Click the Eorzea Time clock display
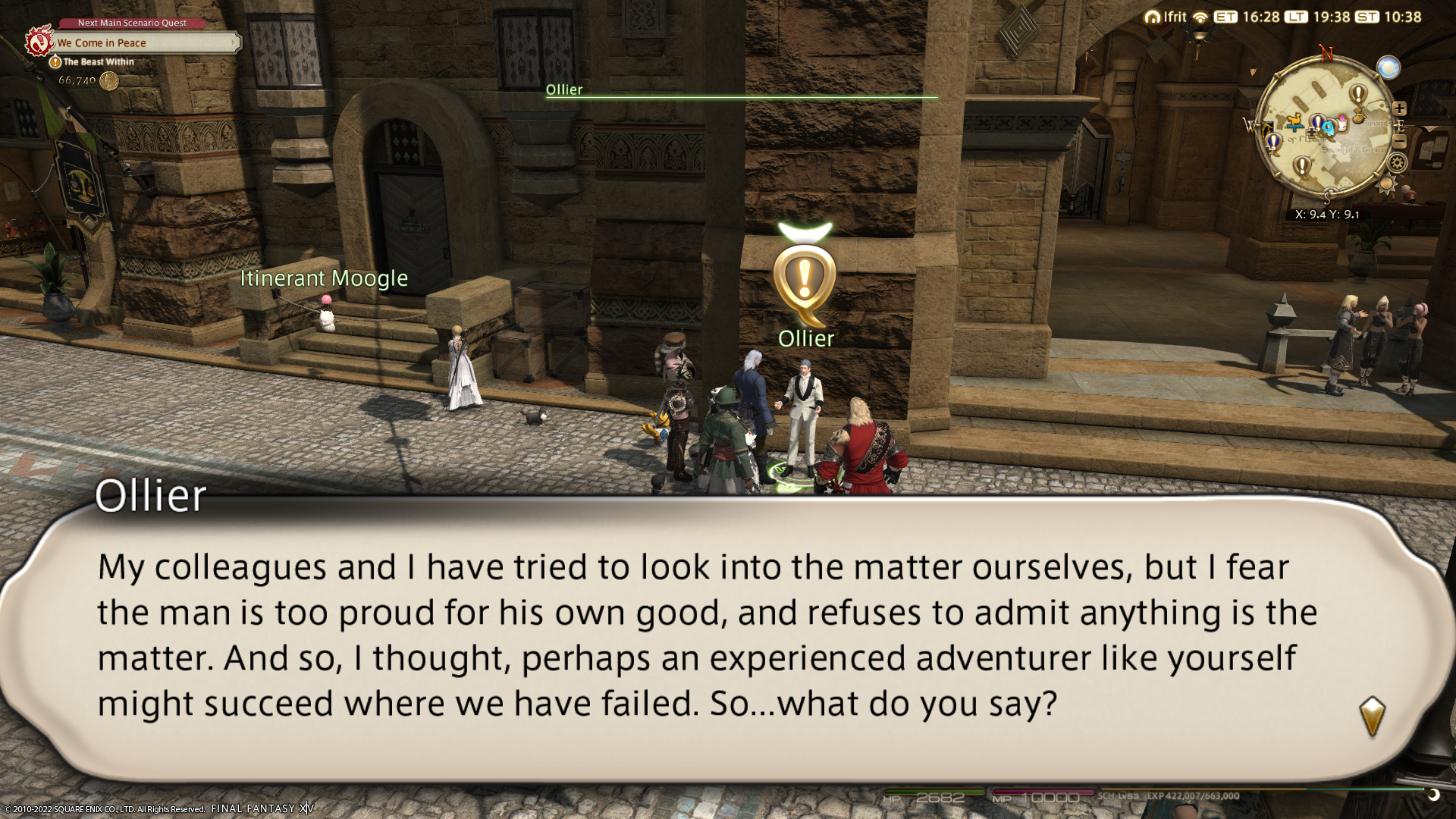This screenshot has width=1456, height=819. (1247, 17)
